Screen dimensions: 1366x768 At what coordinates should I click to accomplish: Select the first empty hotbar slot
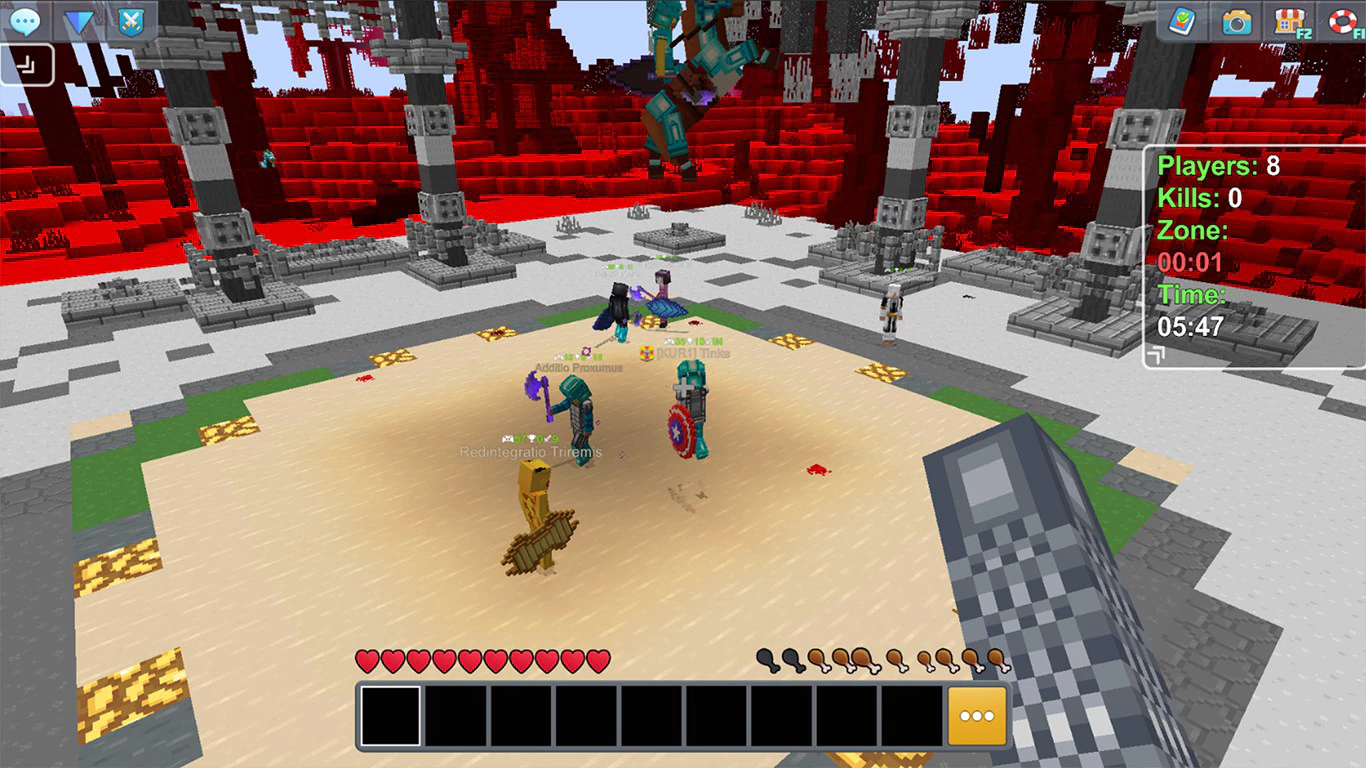point(392,715)
